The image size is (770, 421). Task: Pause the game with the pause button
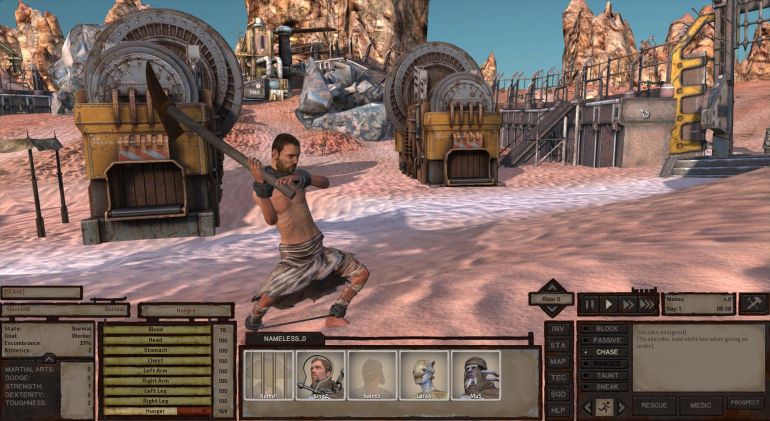590,304
